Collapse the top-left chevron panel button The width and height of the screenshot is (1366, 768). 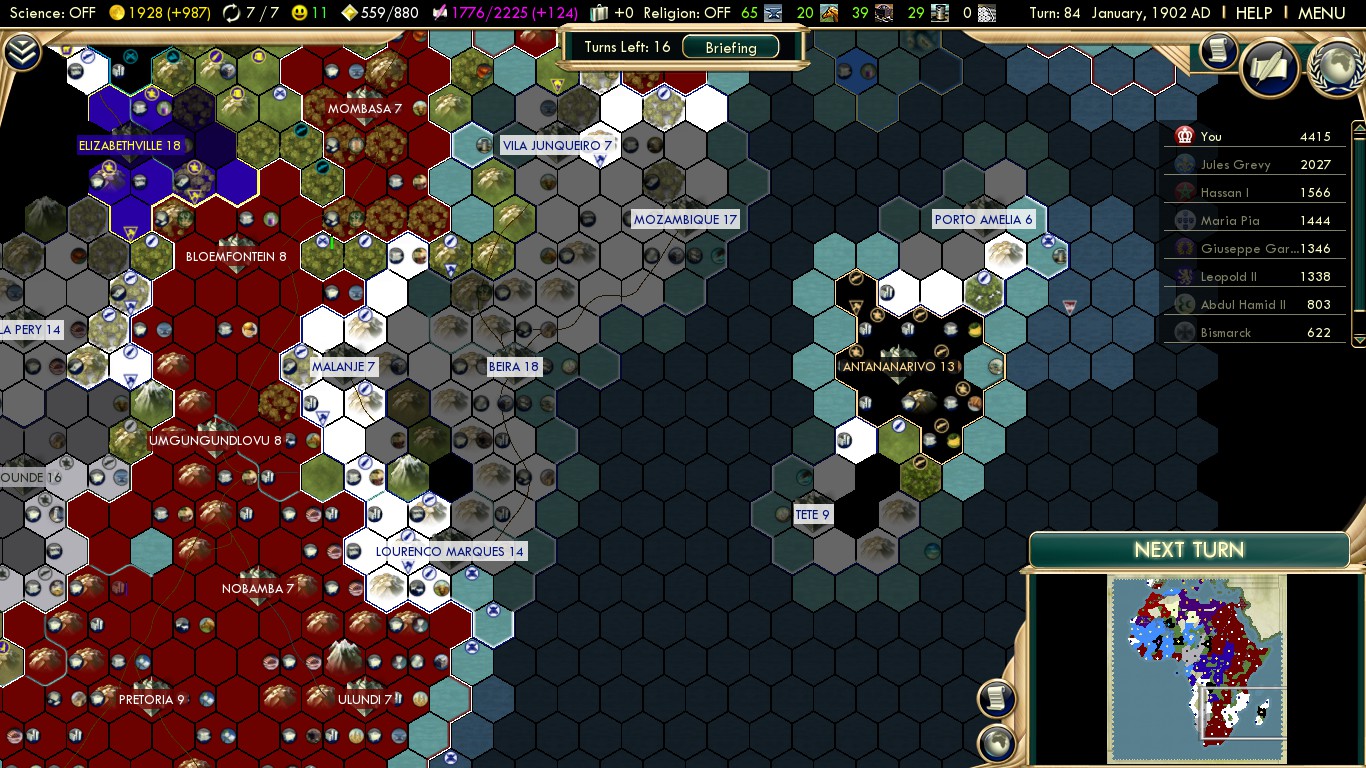click(22, 52)
